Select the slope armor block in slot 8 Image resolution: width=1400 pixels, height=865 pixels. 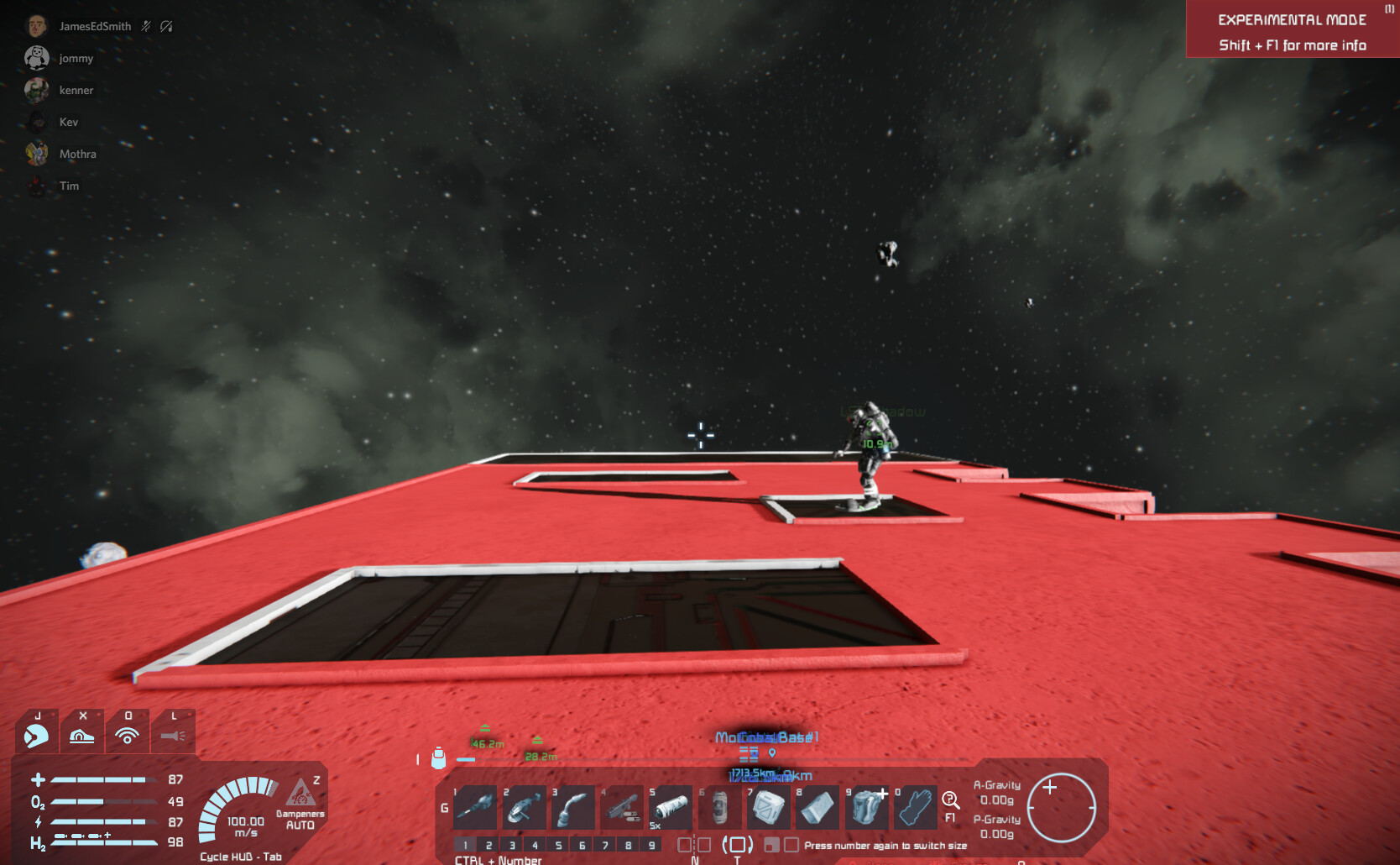[x=817, y=808]
